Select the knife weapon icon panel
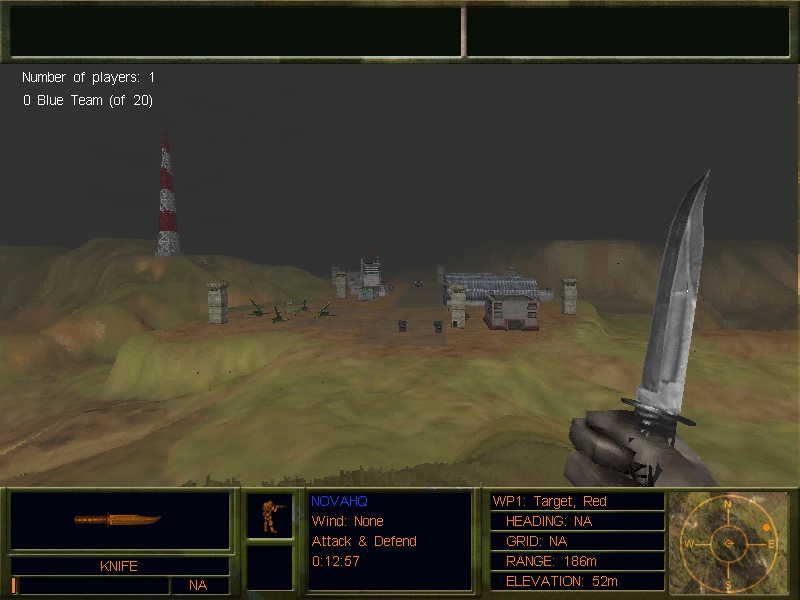This screenshot has width=800, height=600. click(x=120, y=520)
